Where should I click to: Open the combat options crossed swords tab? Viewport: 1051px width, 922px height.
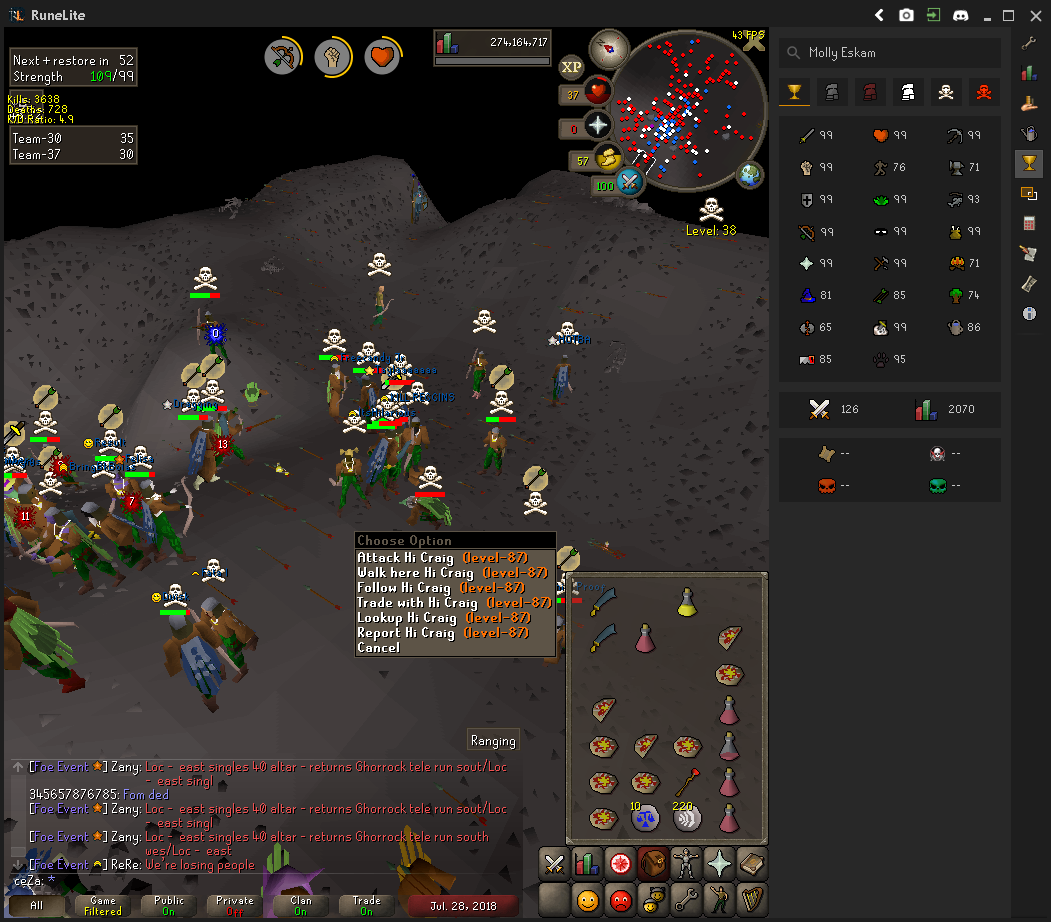tap(555, 863)
